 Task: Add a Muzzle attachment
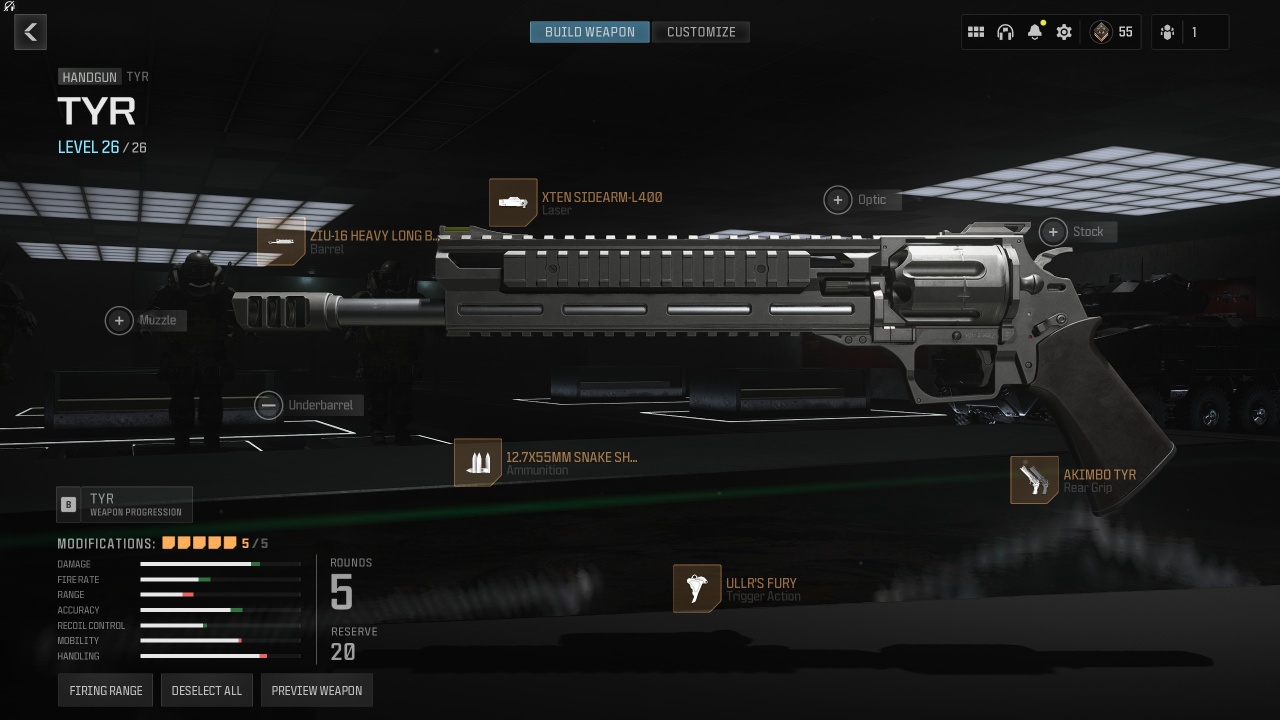pos(119,320)
